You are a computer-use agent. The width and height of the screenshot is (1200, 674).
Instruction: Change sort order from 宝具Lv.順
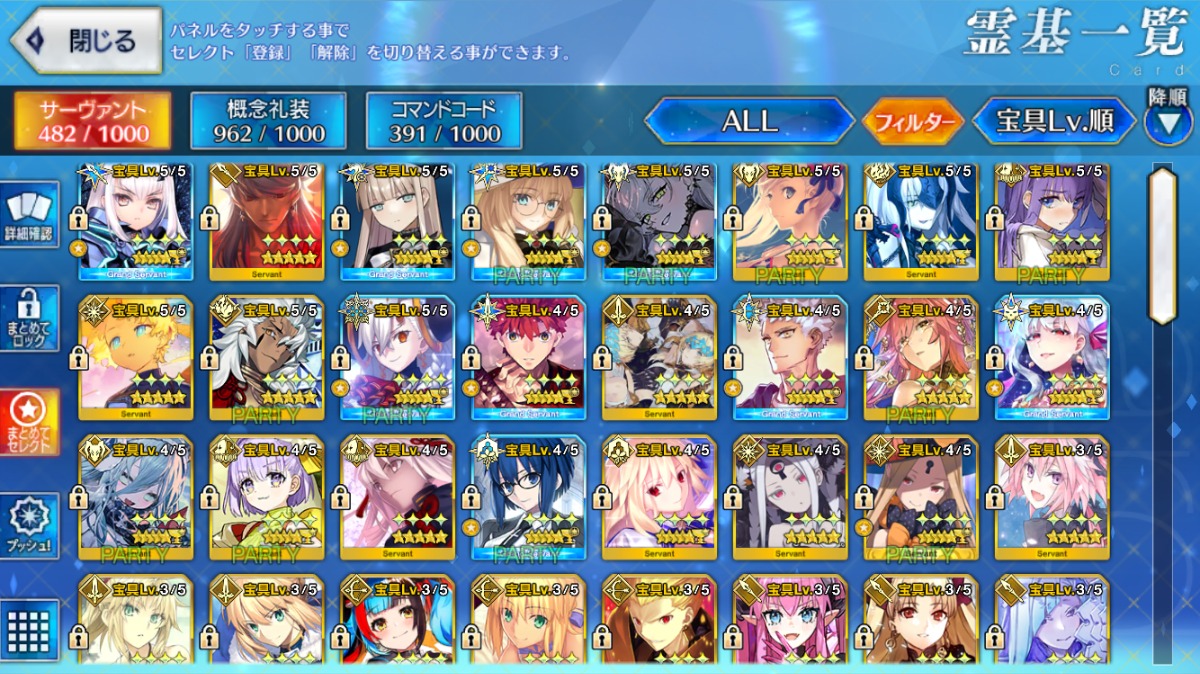[1054, 122]
